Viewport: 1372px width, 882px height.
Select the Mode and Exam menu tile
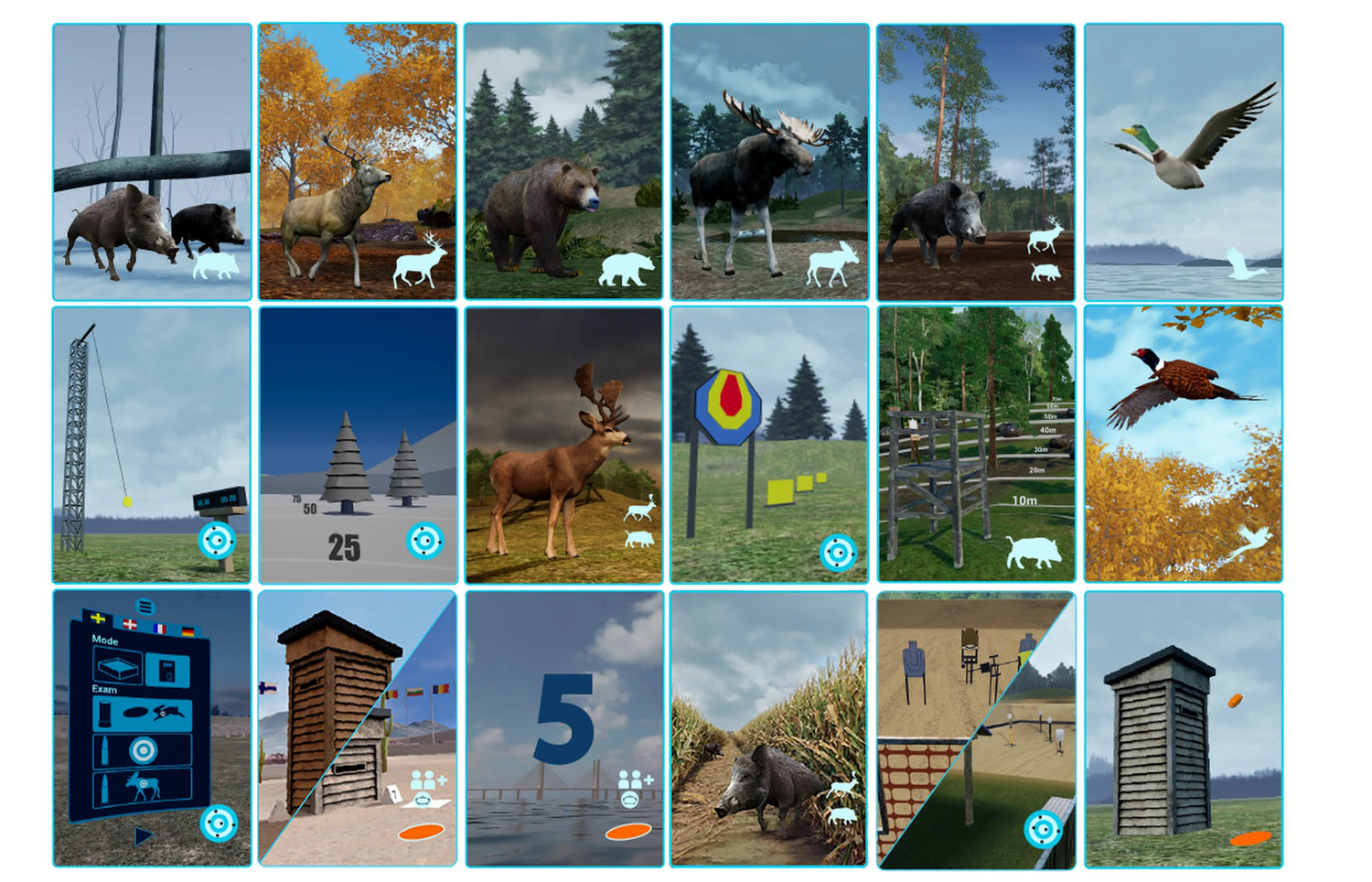tap(152, 728)
